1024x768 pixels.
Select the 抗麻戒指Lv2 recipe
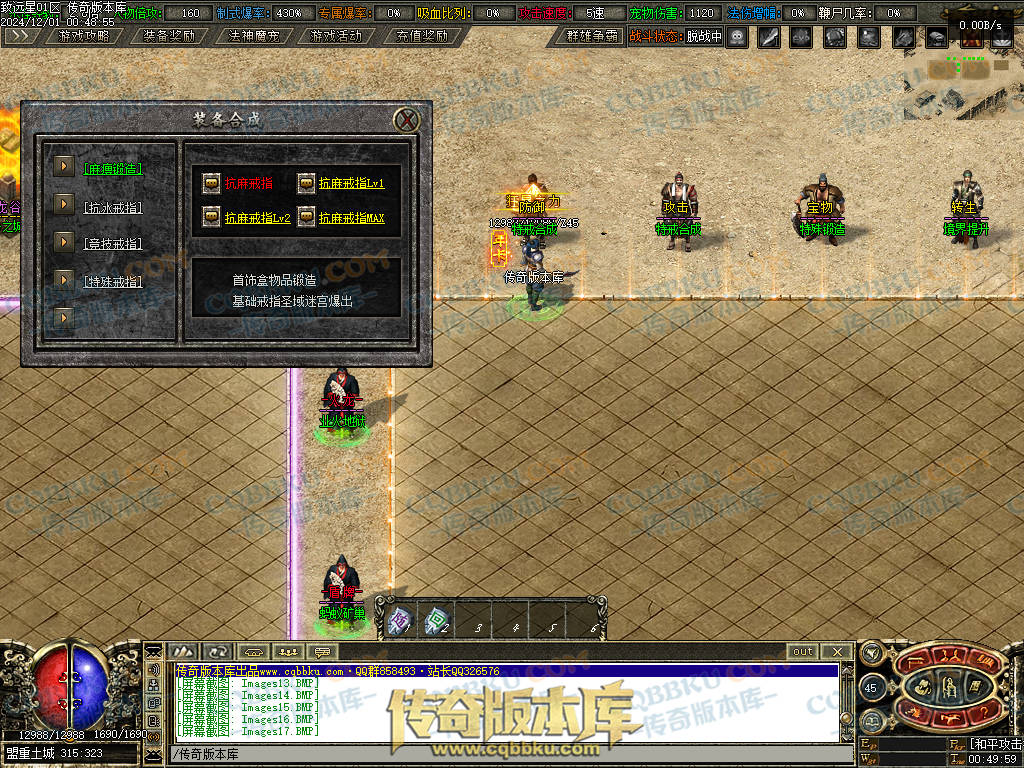tap(257, 218)
